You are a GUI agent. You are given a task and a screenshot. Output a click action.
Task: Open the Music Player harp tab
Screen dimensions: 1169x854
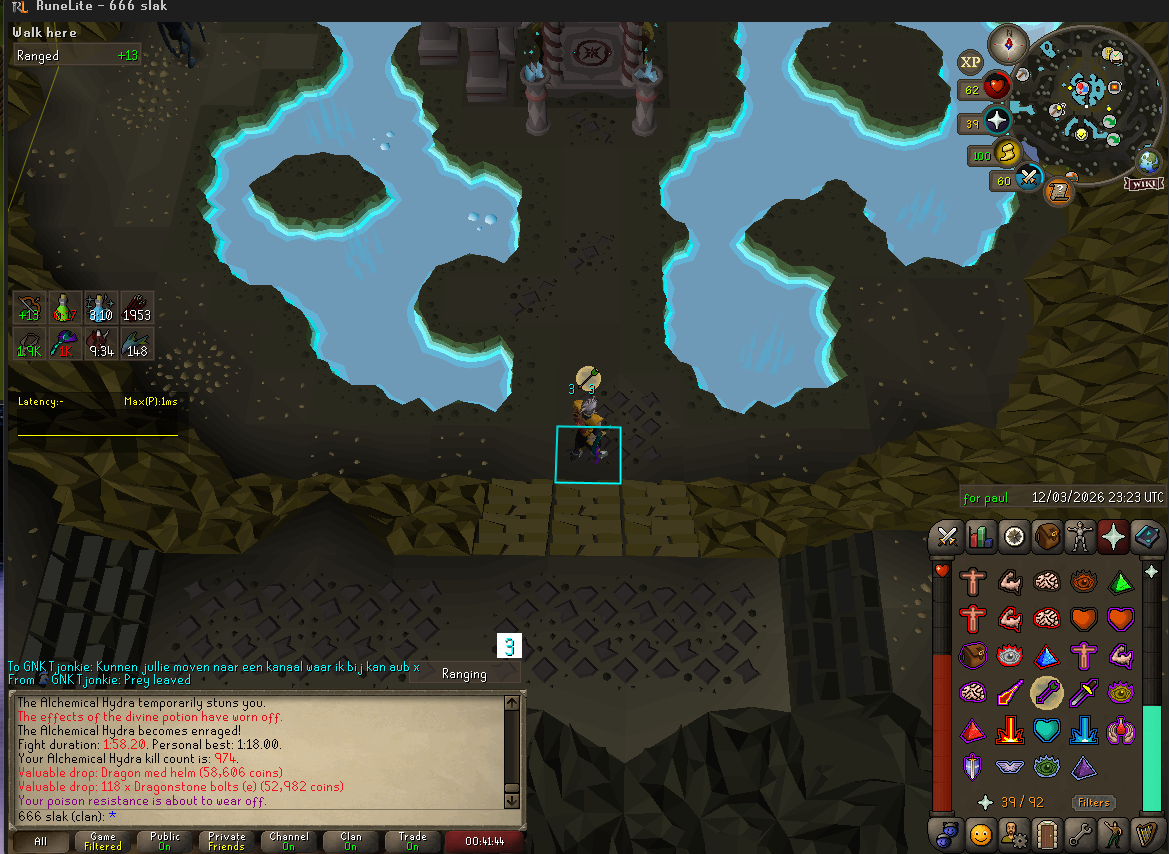pyautogui.click(x=1147, y=832)
